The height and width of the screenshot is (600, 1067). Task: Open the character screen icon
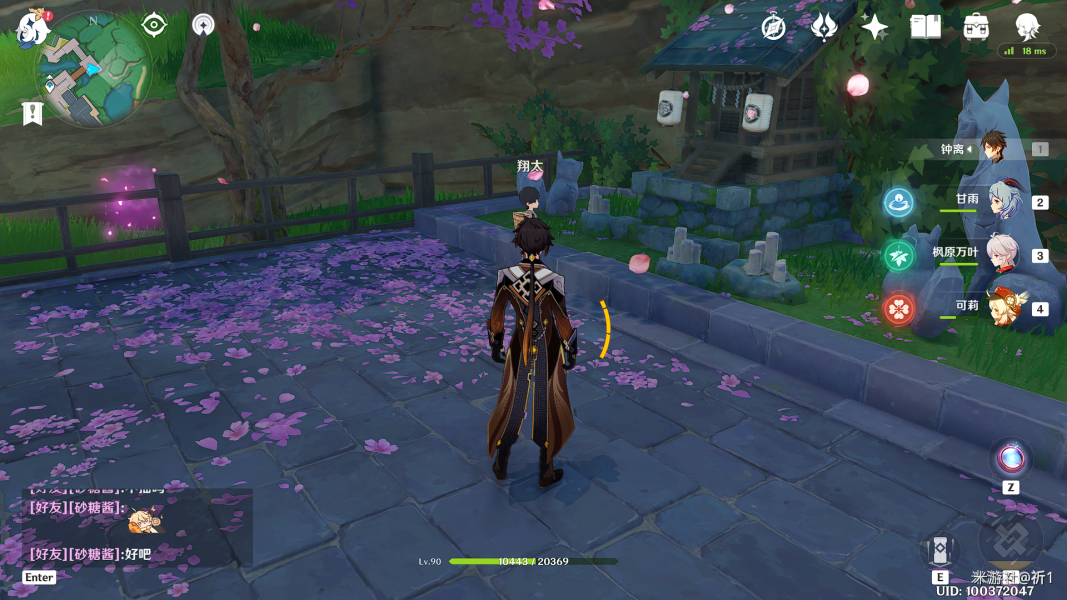click(x=1027, y=27)
